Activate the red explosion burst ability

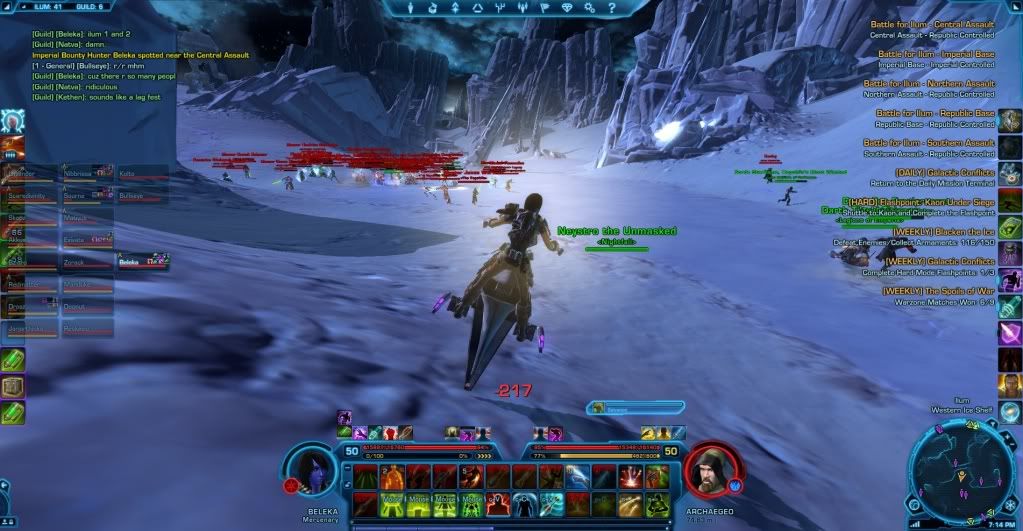633,477
